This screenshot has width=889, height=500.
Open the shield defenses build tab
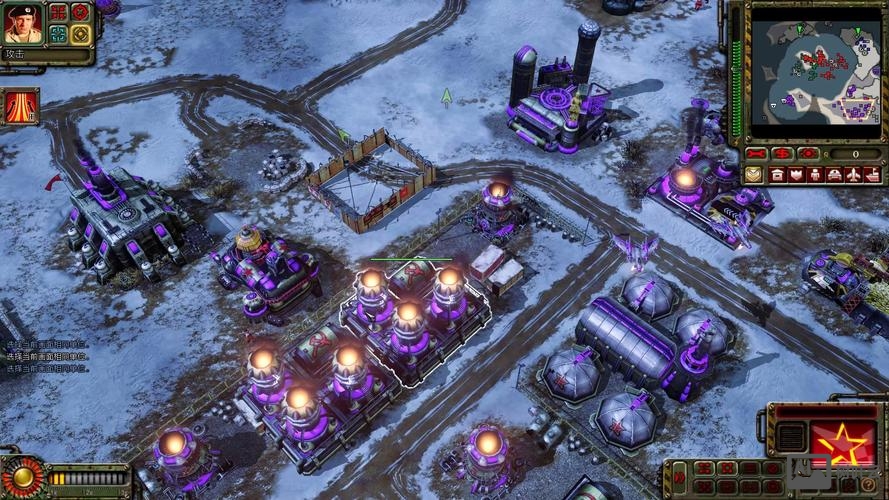pyautogui.click(x=796, y=175)
